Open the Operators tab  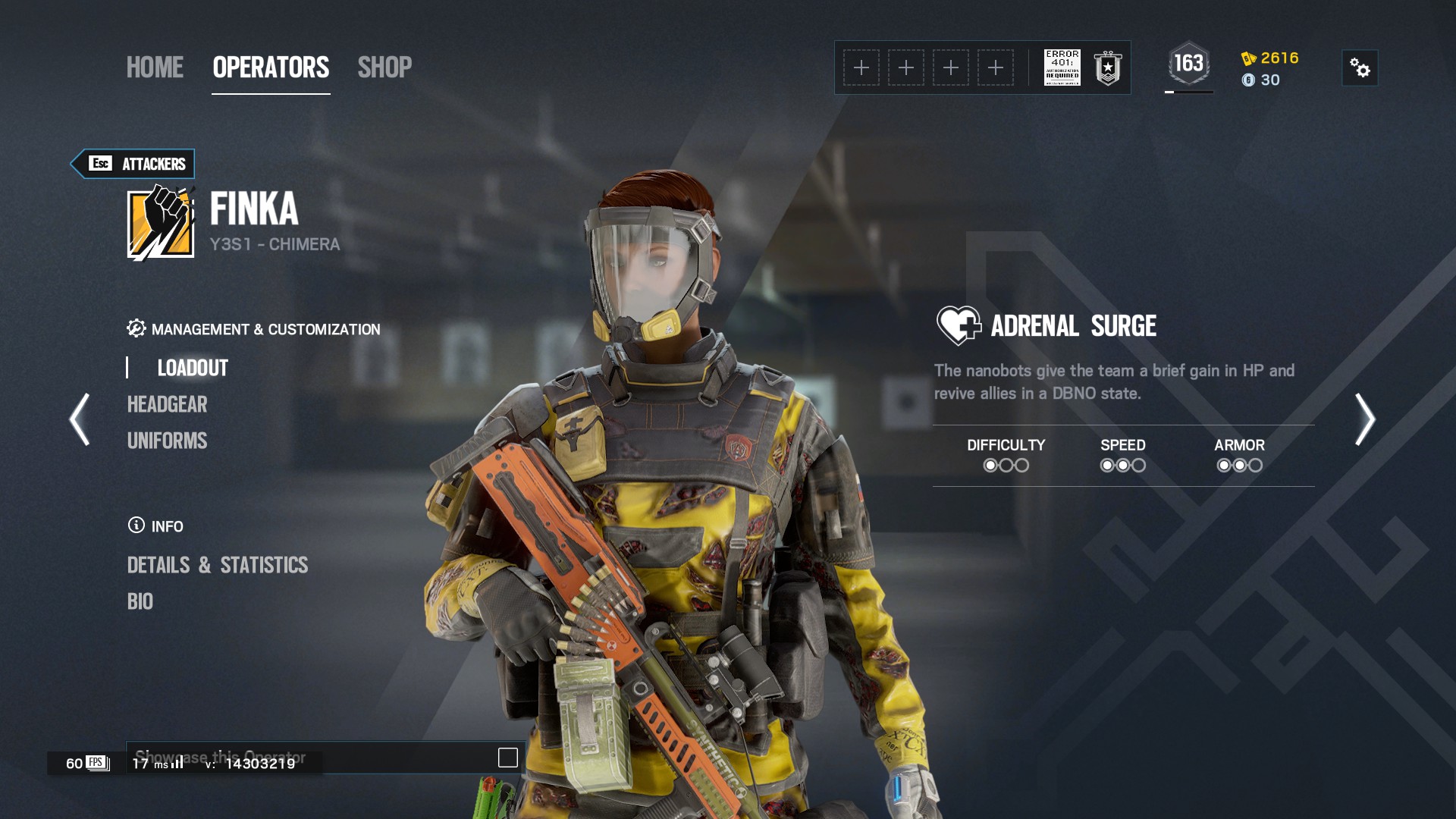tap(271, 67)
